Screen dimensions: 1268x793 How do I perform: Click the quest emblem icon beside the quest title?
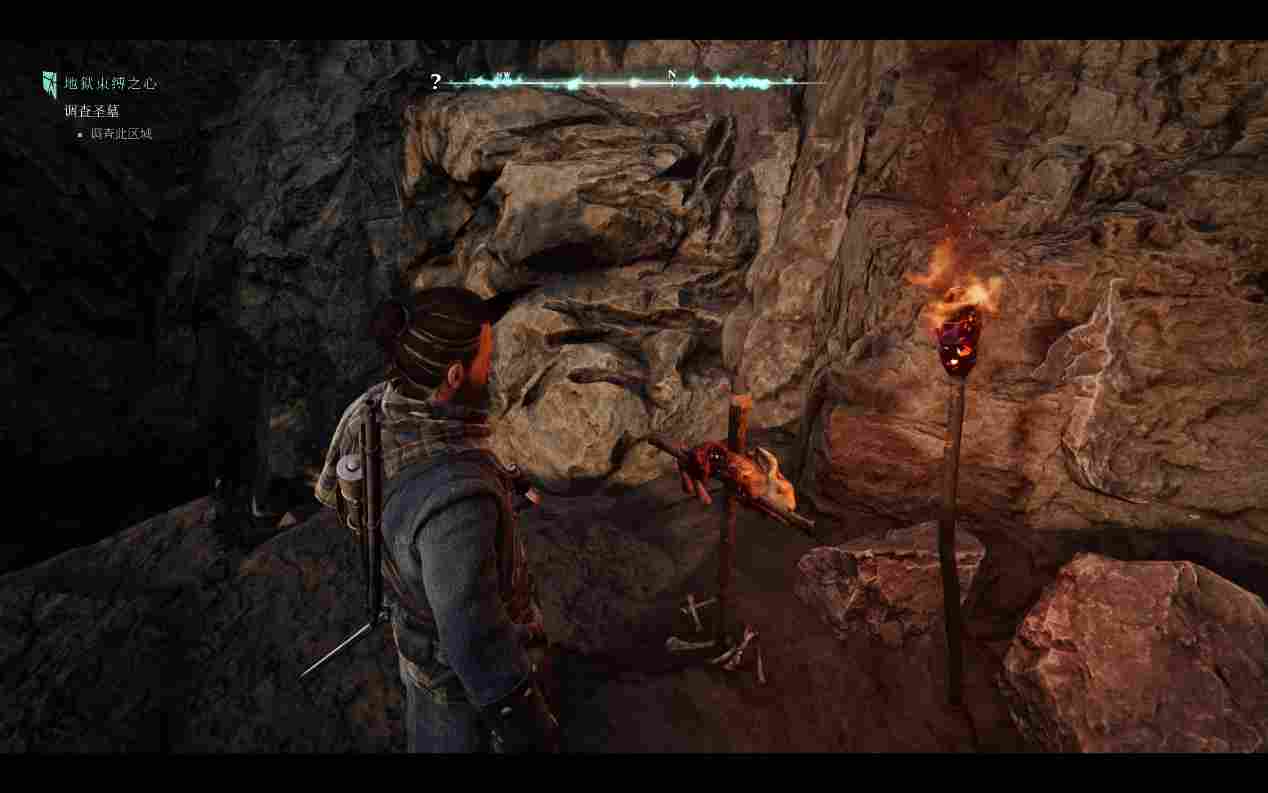click(49, 84)
